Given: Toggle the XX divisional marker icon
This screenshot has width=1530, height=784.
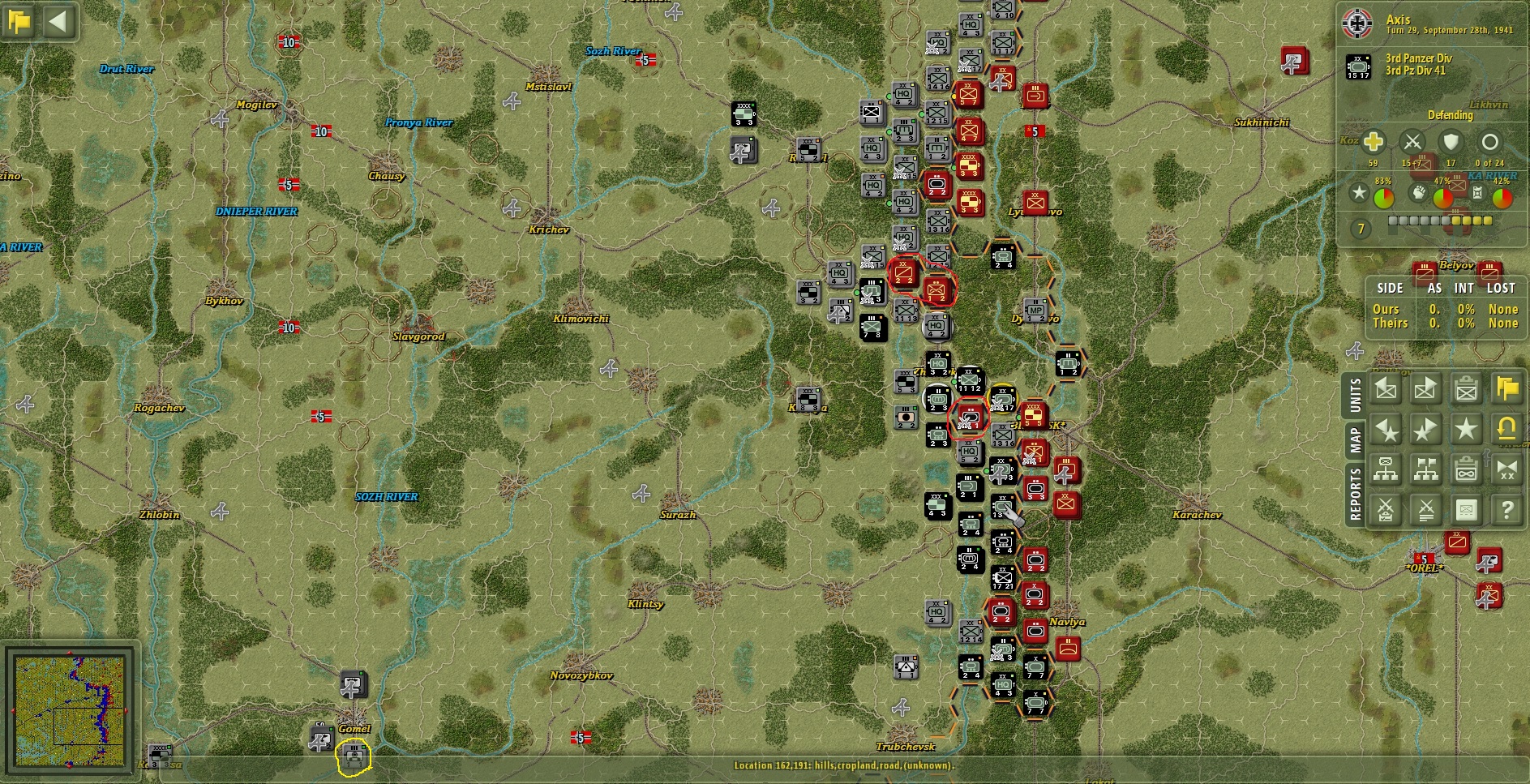Looking at the screenshot, I should point(1506,469).
